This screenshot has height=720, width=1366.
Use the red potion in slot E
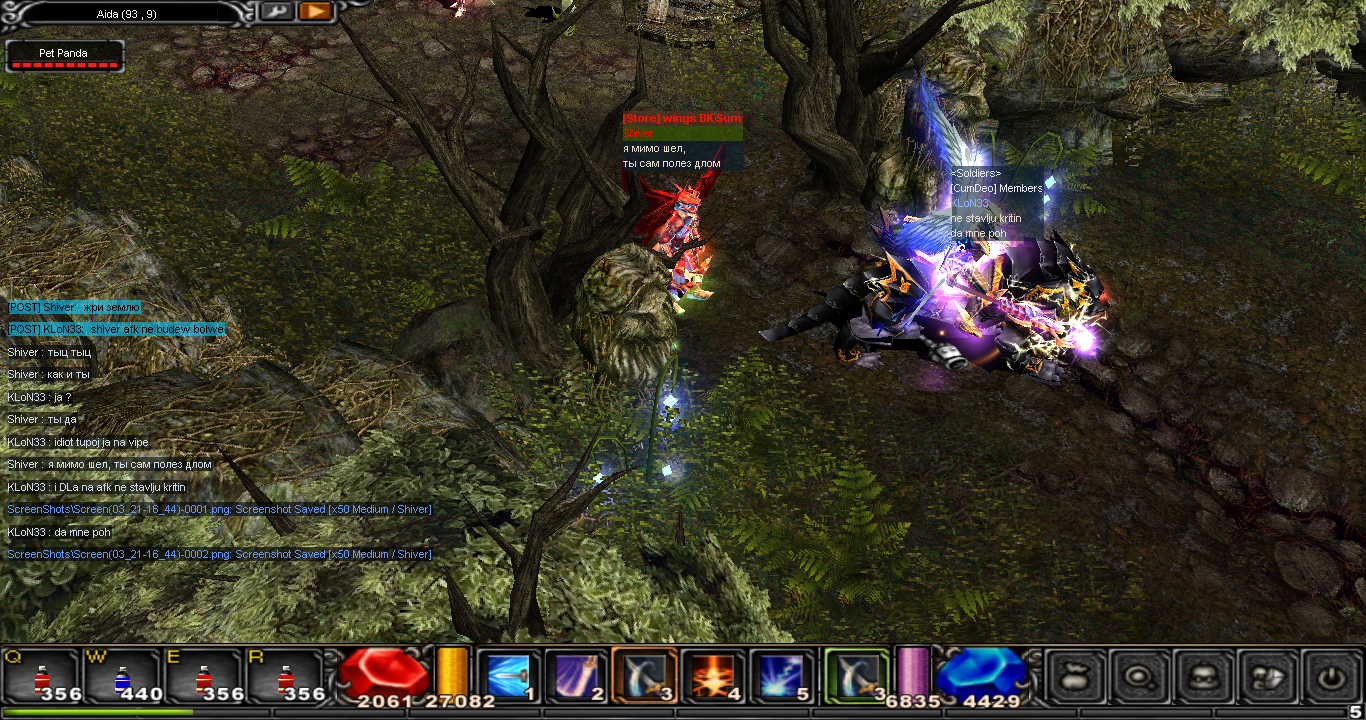point(204,676)
